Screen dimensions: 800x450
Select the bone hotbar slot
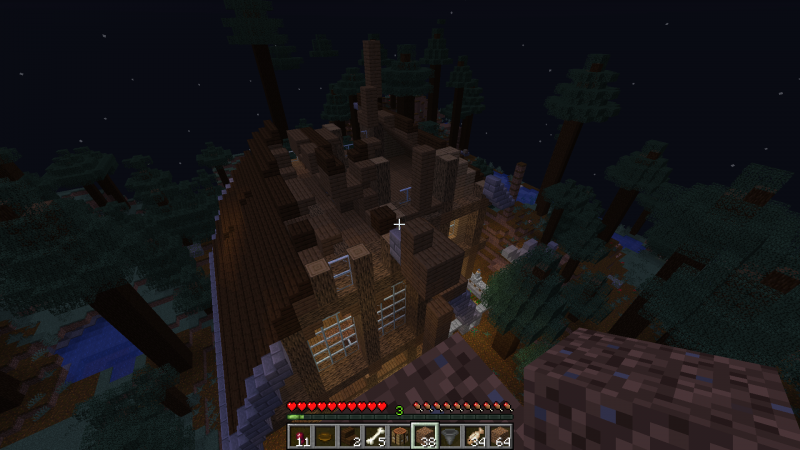375,436
